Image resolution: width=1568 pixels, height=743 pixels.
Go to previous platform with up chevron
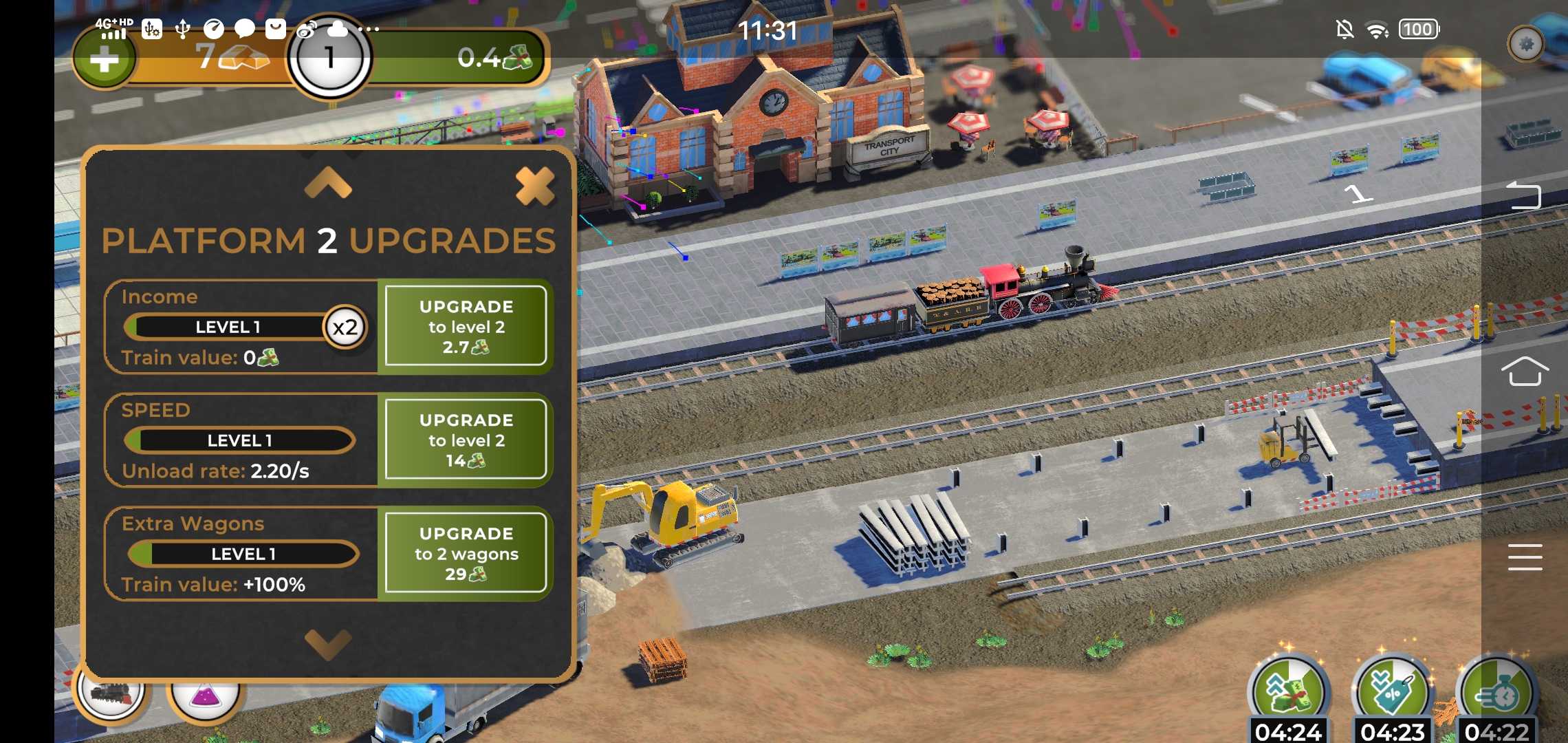click(x=328, y=183)
